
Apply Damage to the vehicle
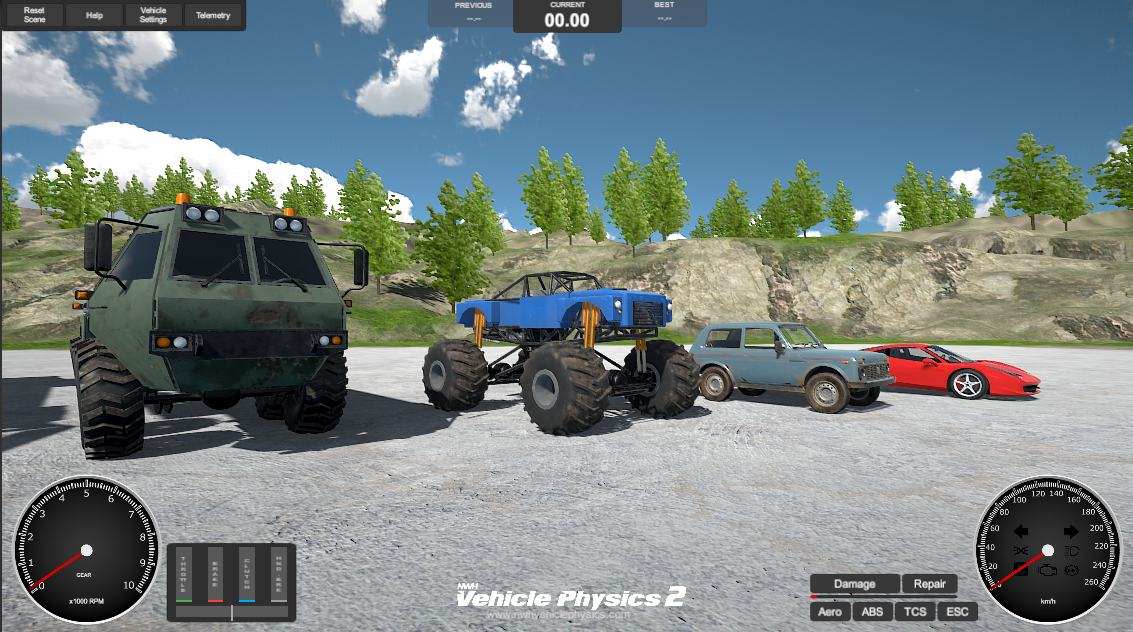click(854, 584)
